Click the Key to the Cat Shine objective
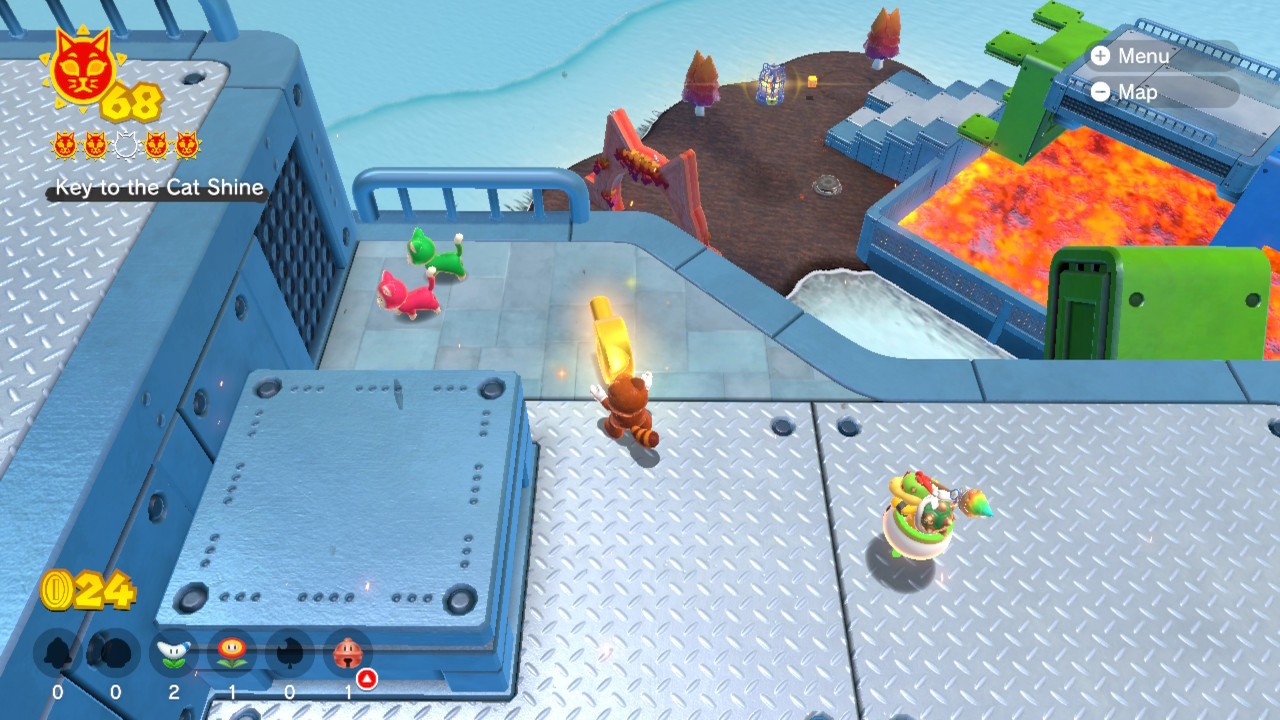The image size is (1280, 720). pyautogui.click(x=159, y=188)
